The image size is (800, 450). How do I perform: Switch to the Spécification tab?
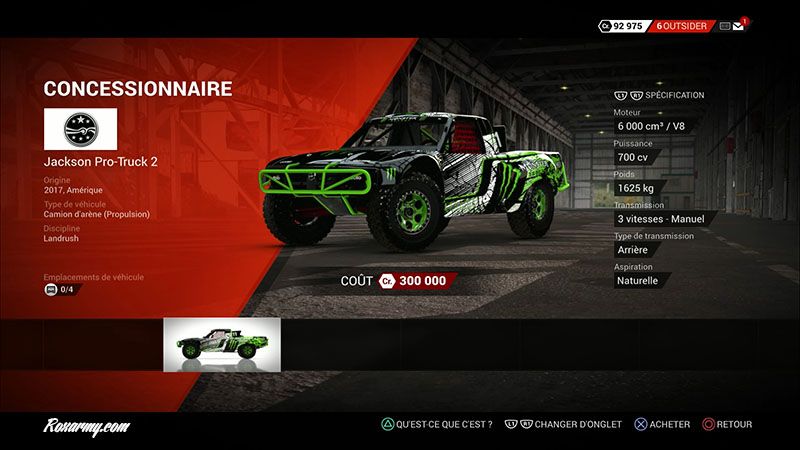[x=674, y=95]
